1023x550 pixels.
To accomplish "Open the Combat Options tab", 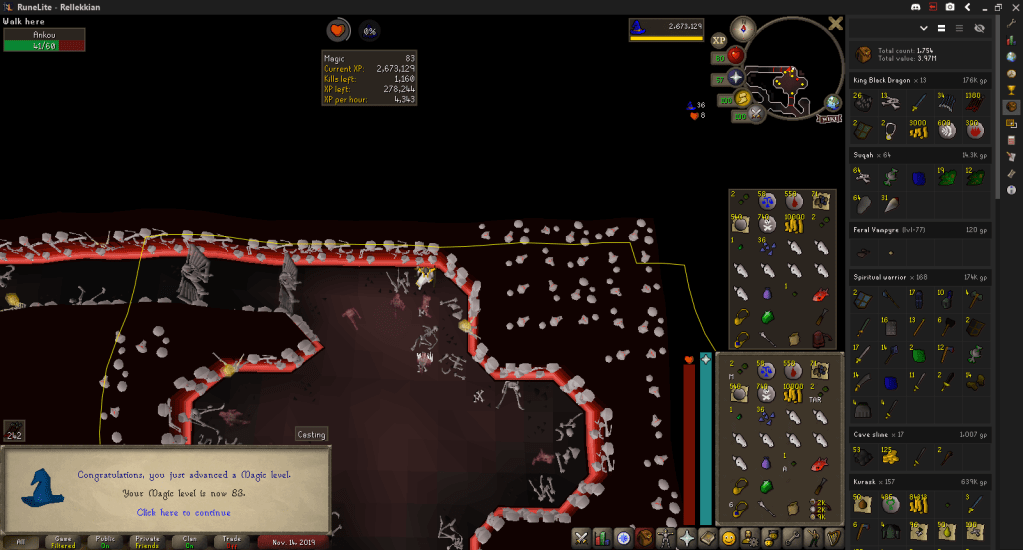I will coord(582,538).
